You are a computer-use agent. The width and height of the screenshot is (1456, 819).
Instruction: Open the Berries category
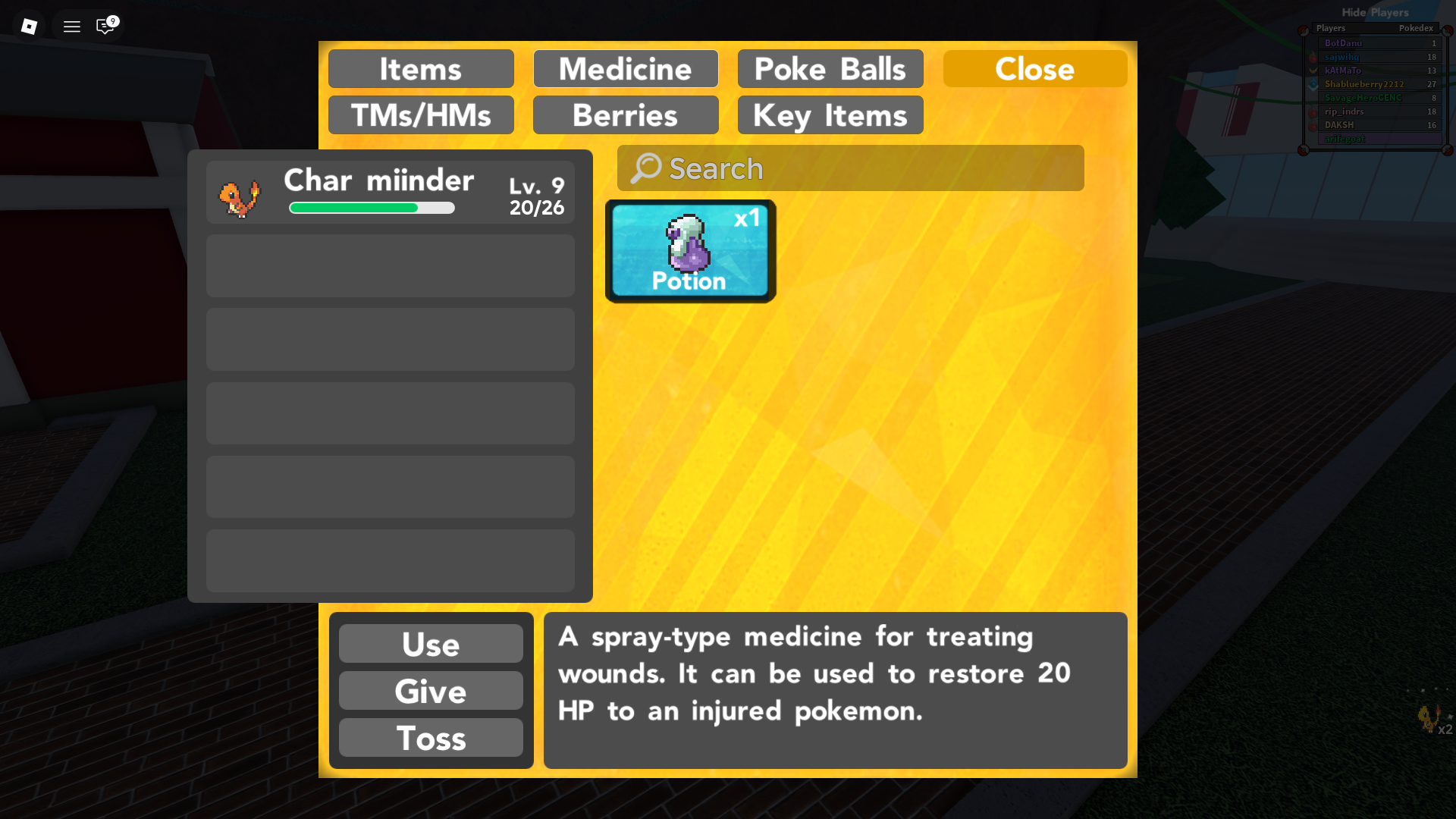click(626, 115)
